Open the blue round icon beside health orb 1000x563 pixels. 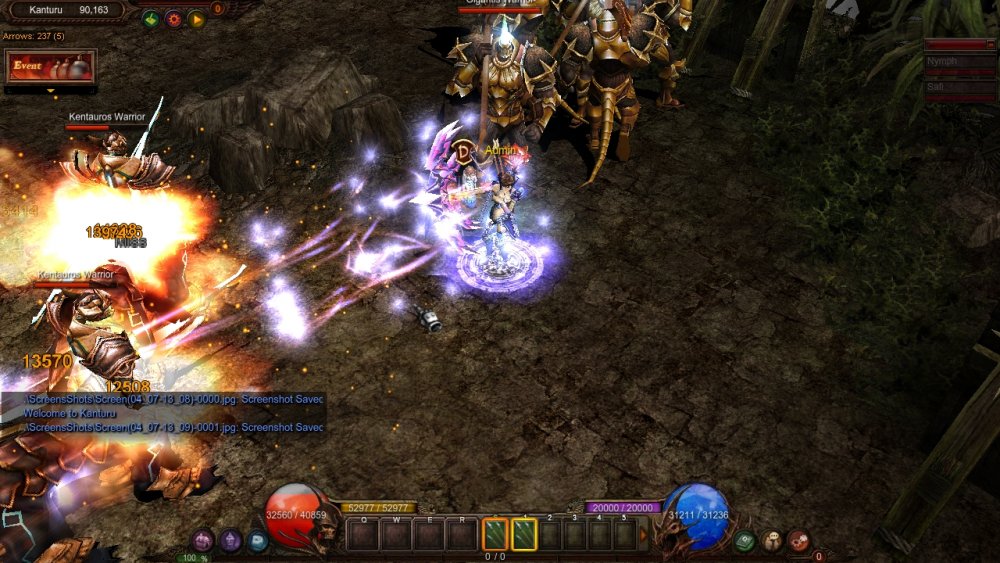pyautogui.click(x=257, y=541)
